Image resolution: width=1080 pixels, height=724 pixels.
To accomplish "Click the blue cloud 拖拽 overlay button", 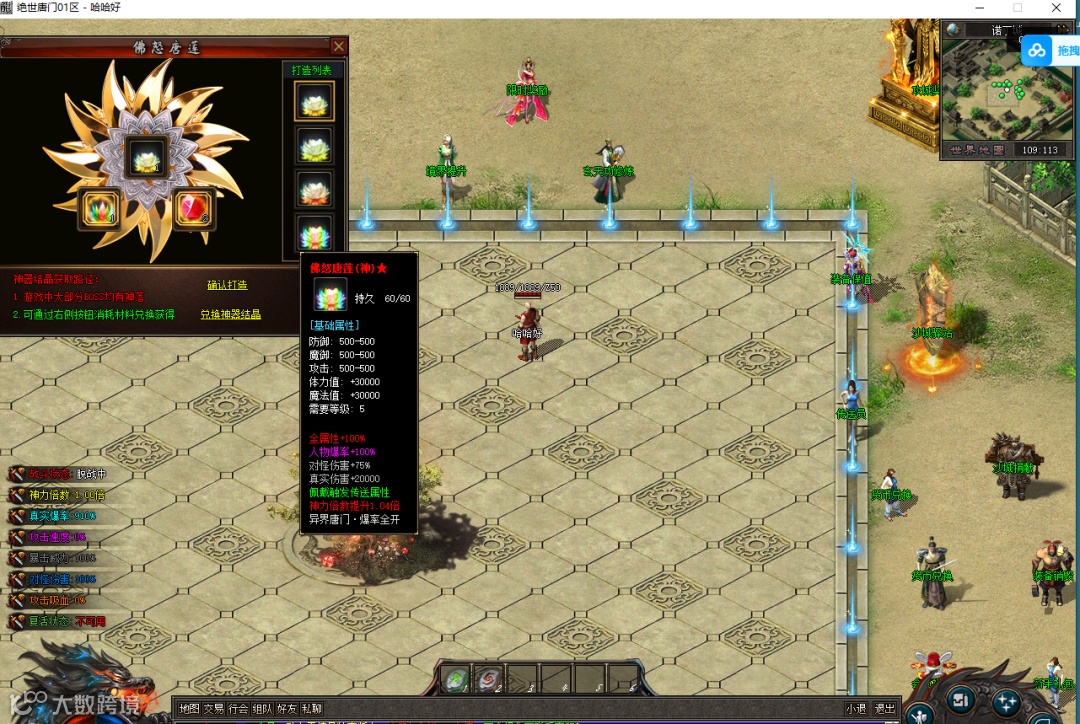I will tap(1051, 50).
